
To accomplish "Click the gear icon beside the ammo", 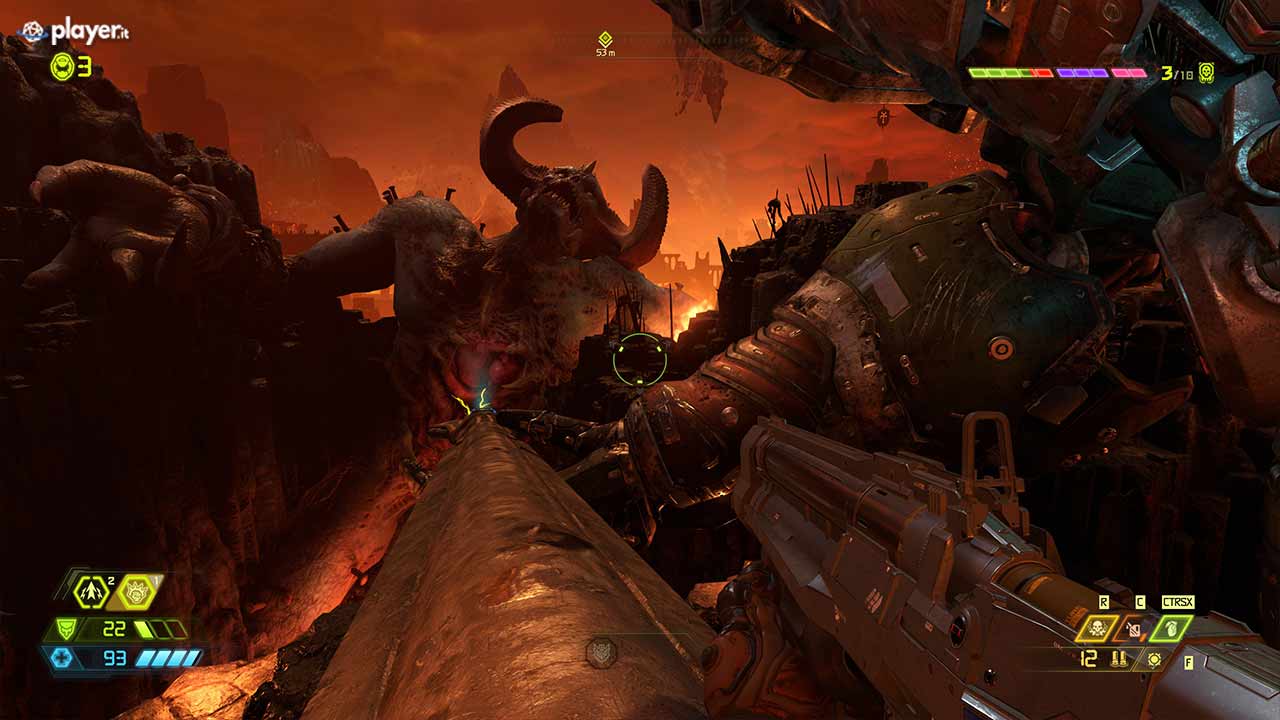I will pyautogui.click(x=1155, y=659).
